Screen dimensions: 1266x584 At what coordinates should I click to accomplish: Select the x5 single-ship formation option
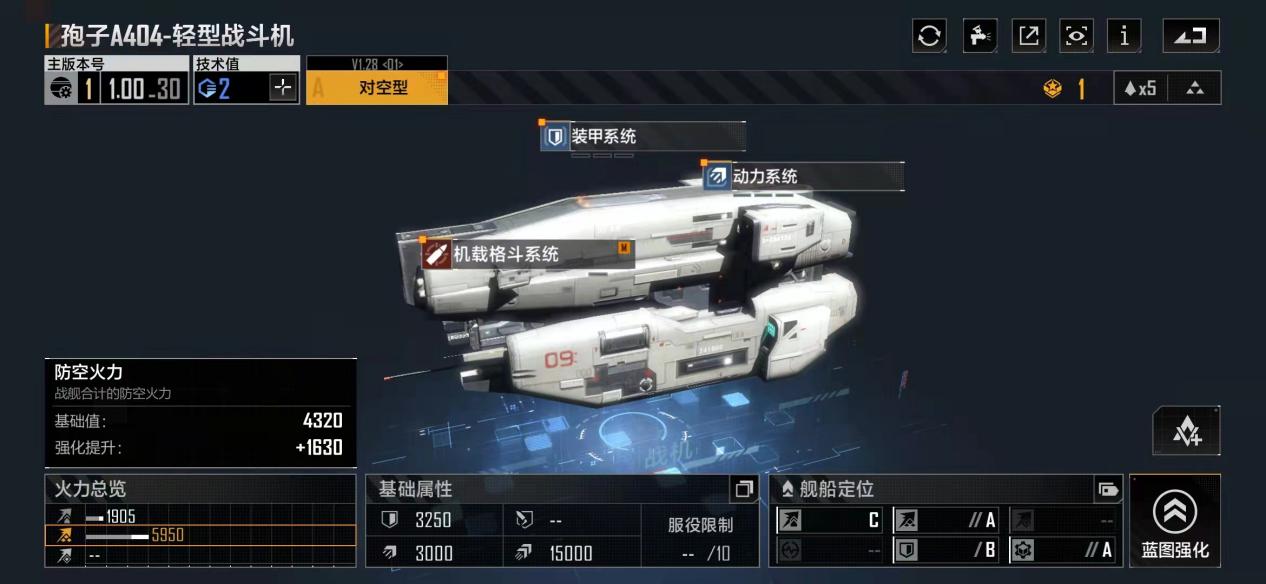1140,88
